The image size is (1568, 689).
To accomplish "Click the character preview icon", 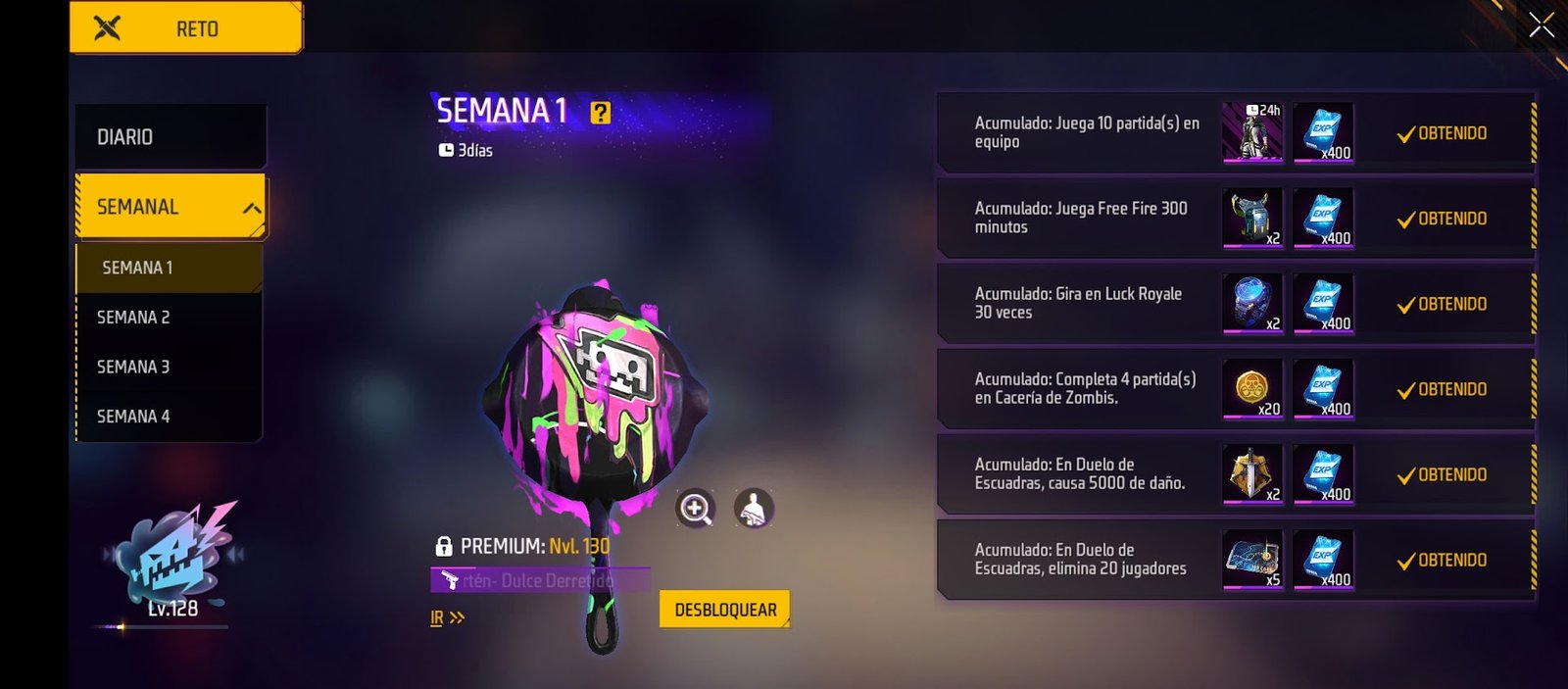I will (x=754, y=509).
